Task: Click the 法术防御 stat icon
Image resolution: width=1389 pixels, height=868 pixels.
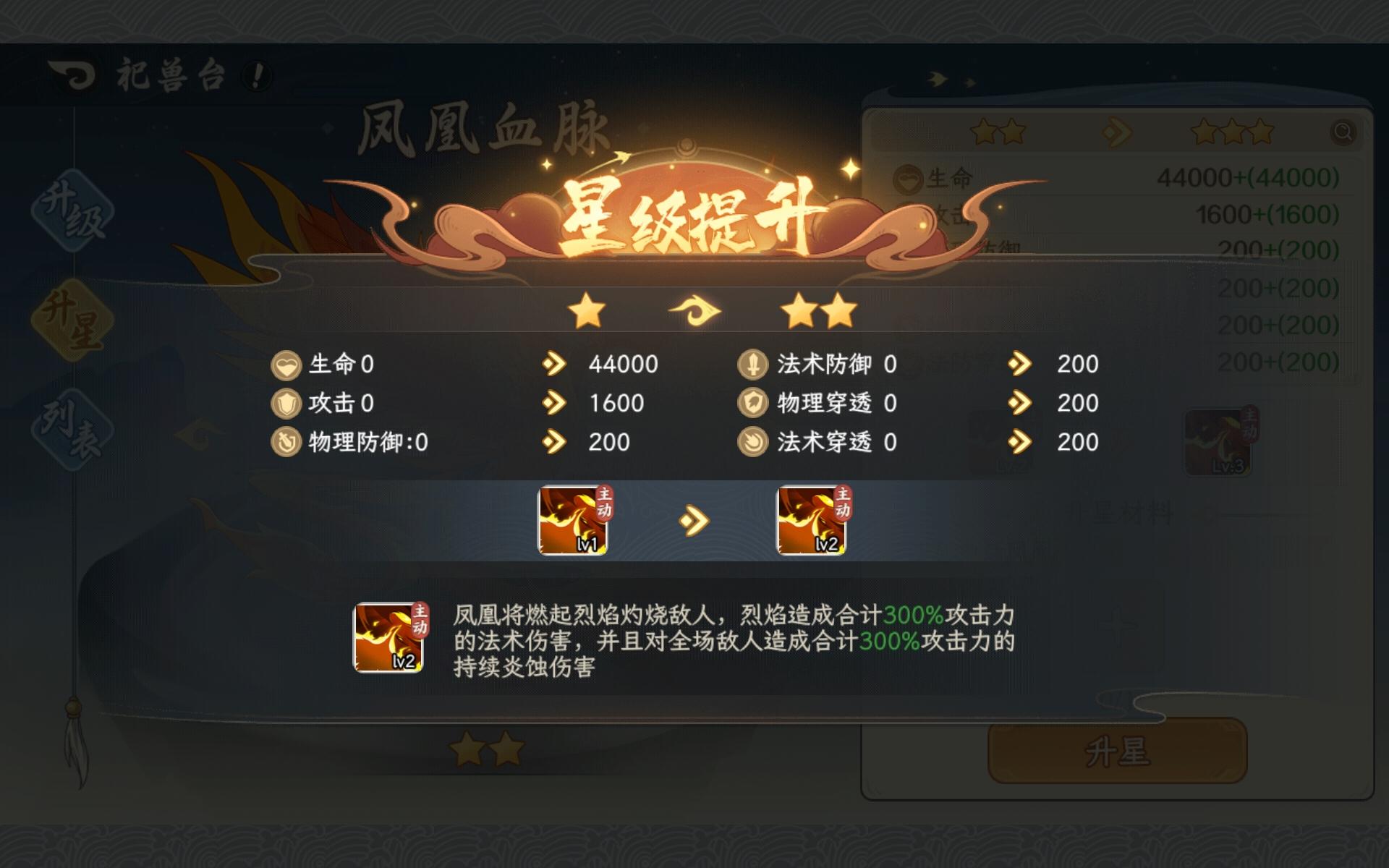Action: [752, 365]
